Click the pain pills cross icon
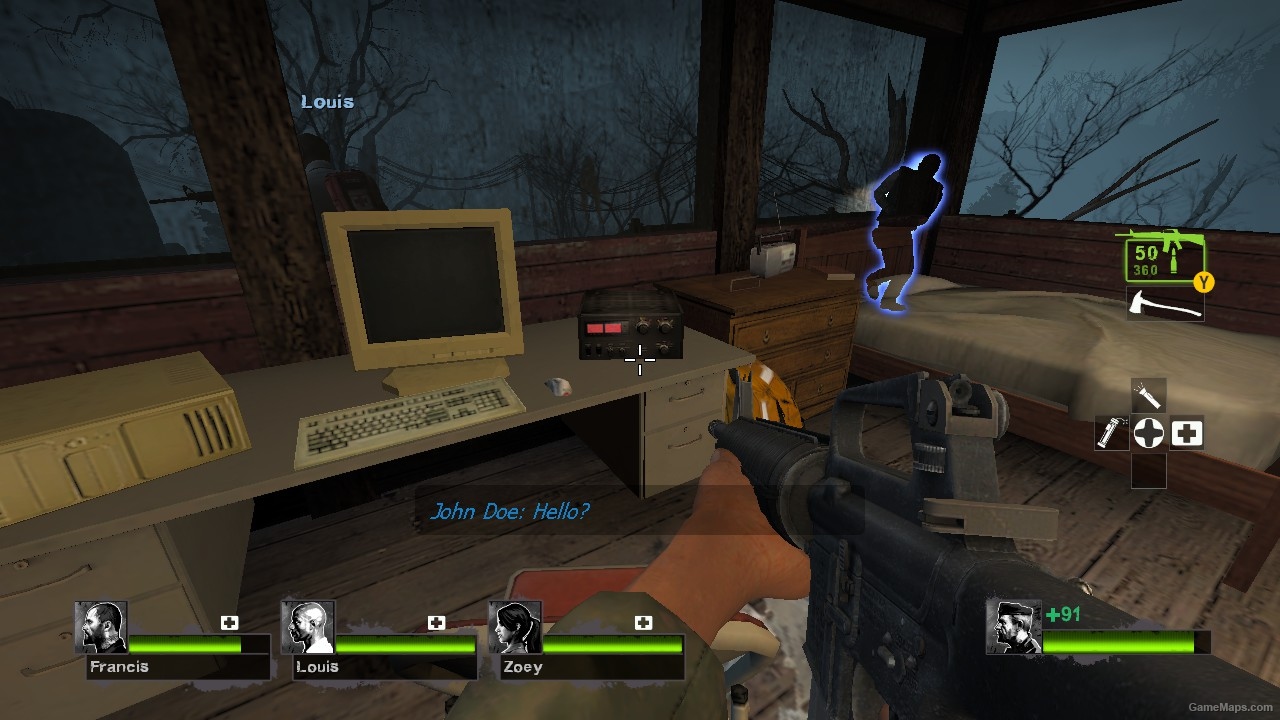Screen dimensions: 1280x720 click(x=1148, y=433)
